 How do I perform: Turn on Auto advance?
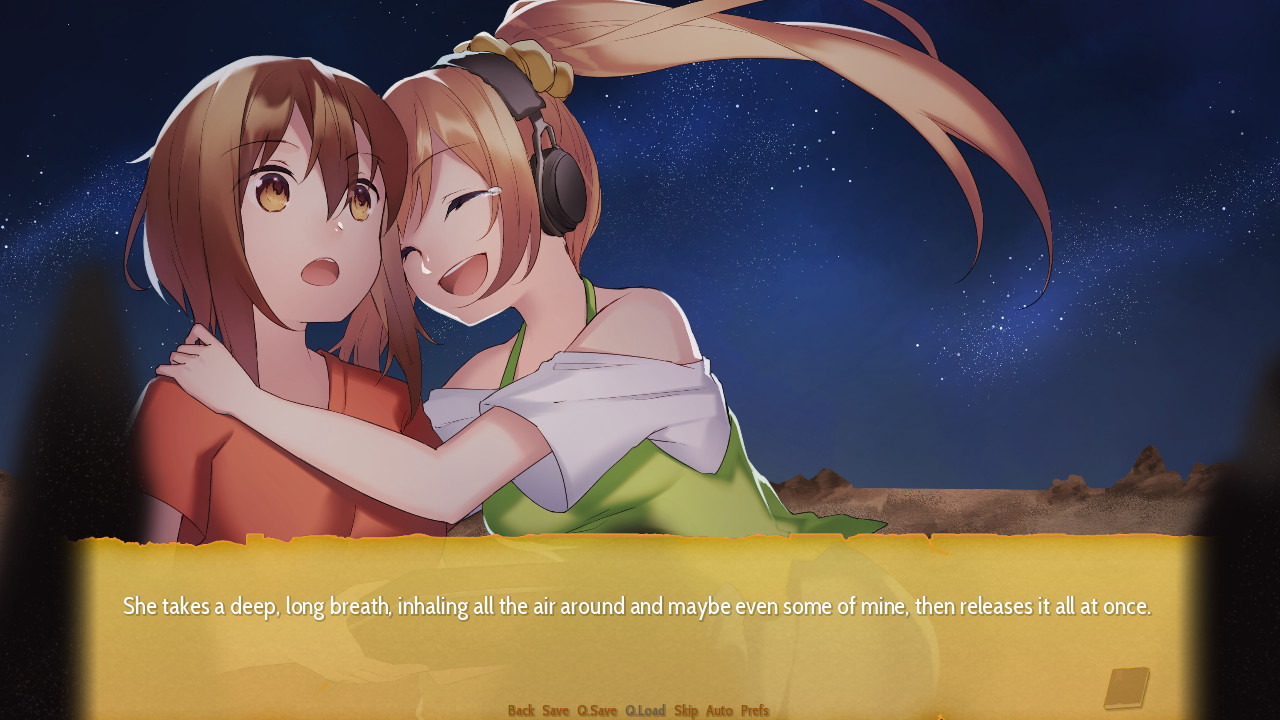coord(719,711)
